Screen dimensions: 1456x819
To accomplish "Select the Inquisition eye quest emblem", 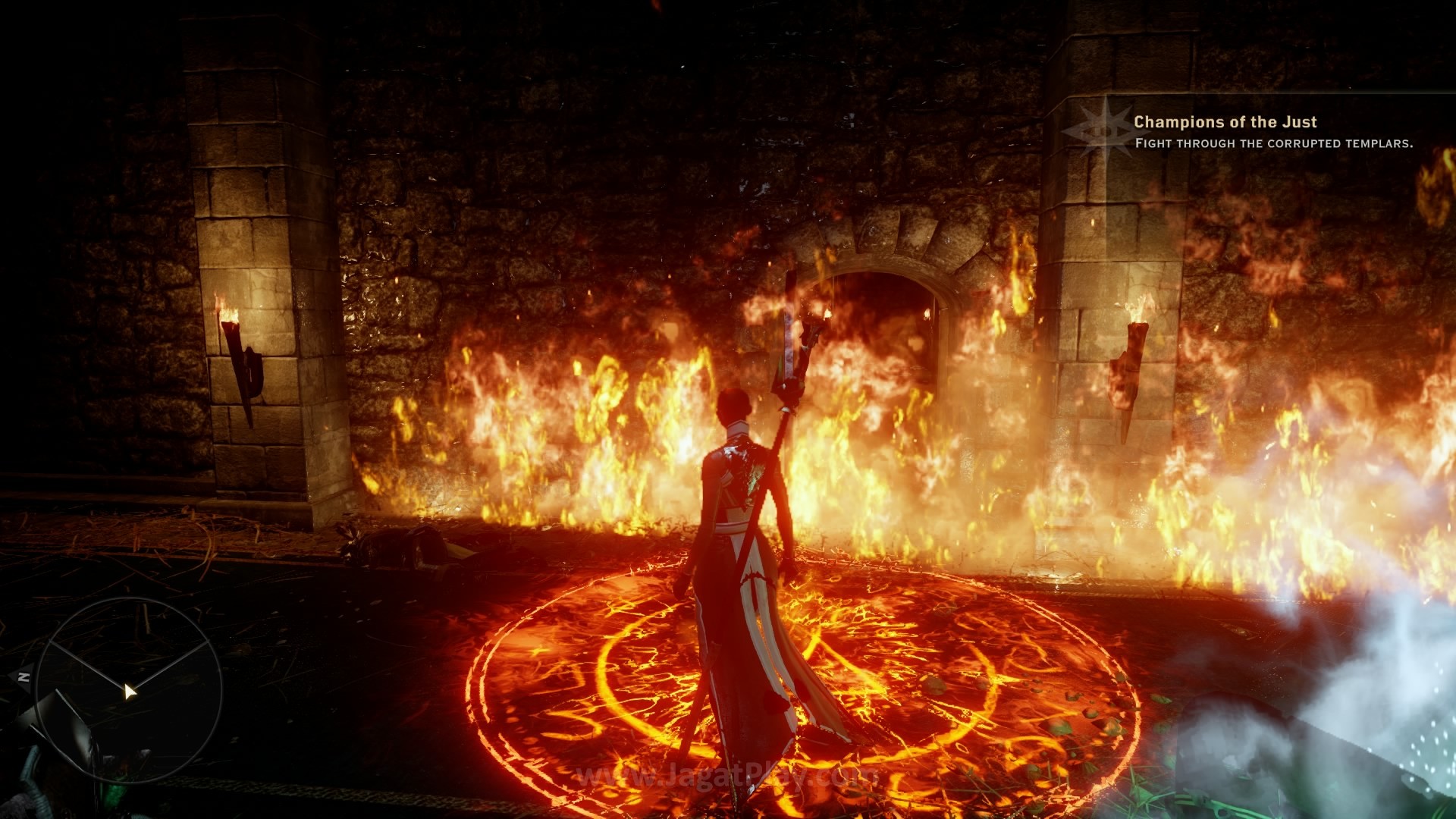I will (1097, 130).
